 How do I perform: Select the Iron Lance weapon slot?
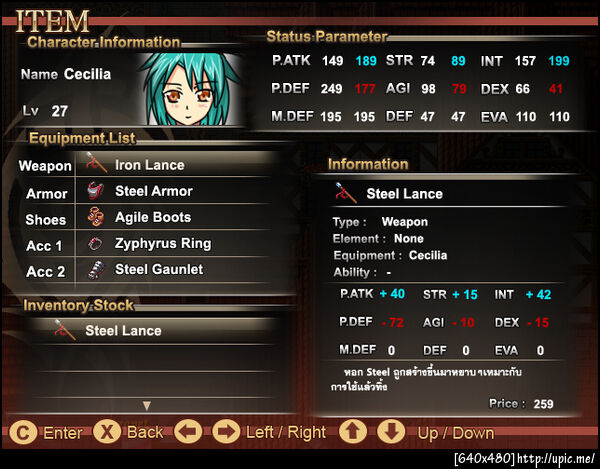pos(150,165)
